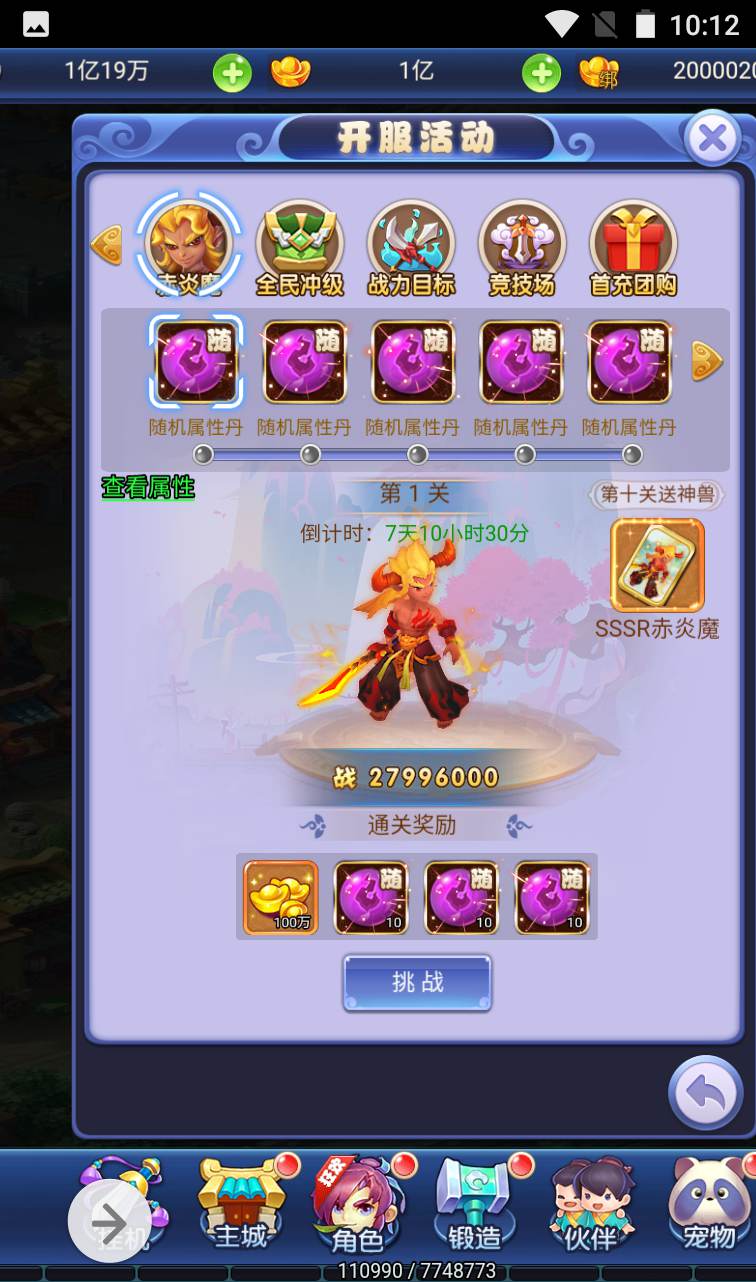
Task: Click the round back arrow button
Action: [706, 1095]
